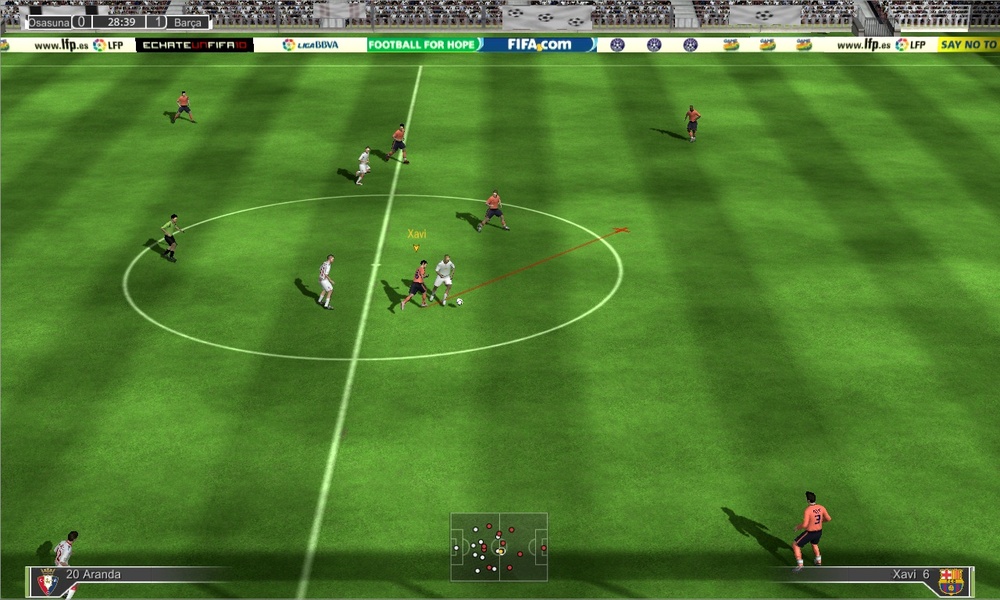
Task: Click the Osasuna club crest icon
Action: (47, 581)
